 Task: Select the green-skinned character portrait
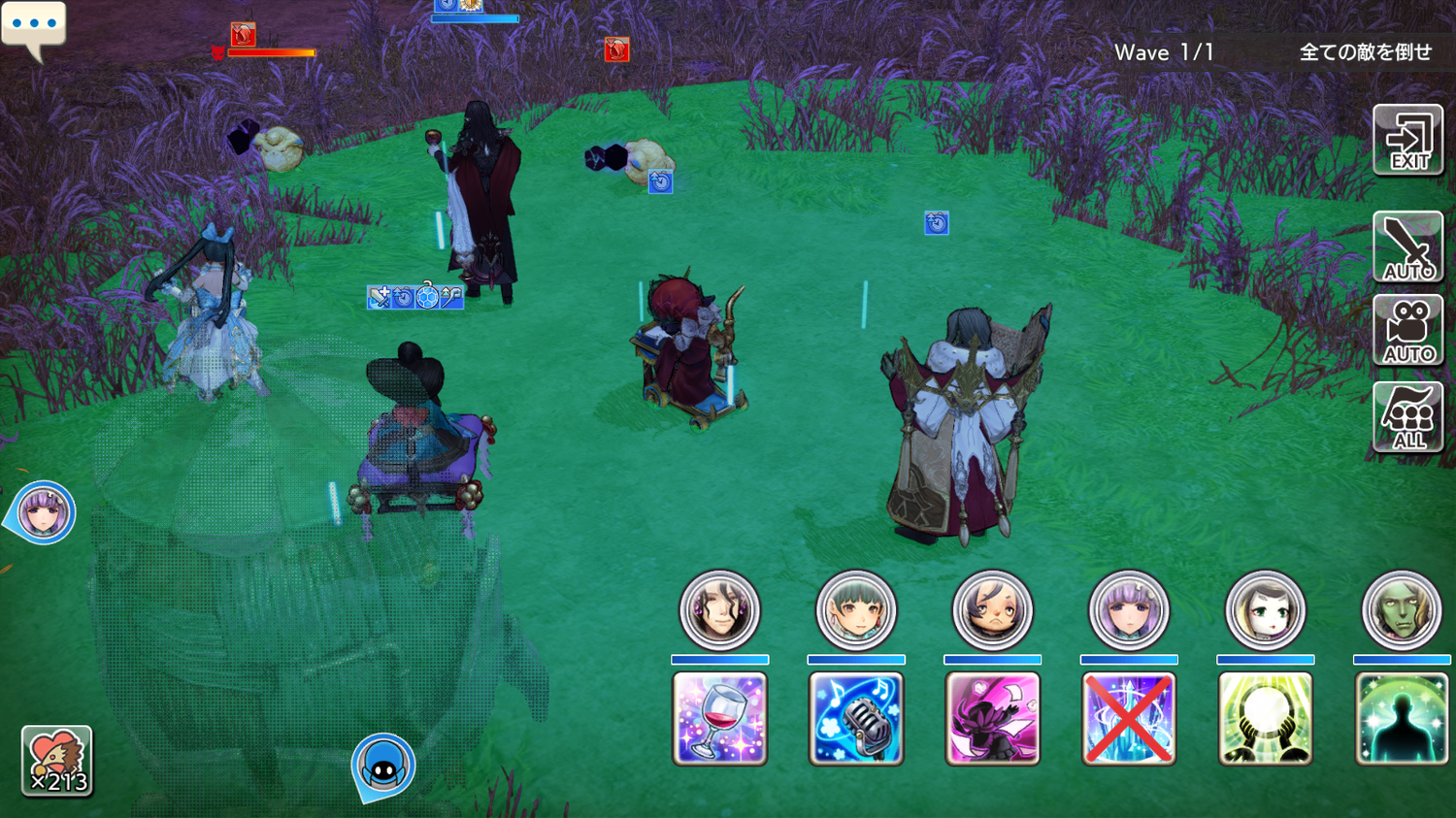[x=1402, y=610]
